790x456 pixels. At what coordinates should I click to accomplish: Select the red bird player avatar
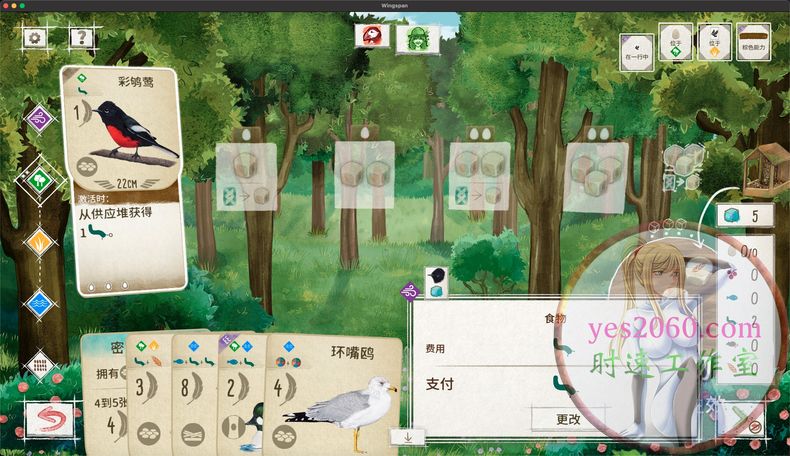[x=372, y=36]
